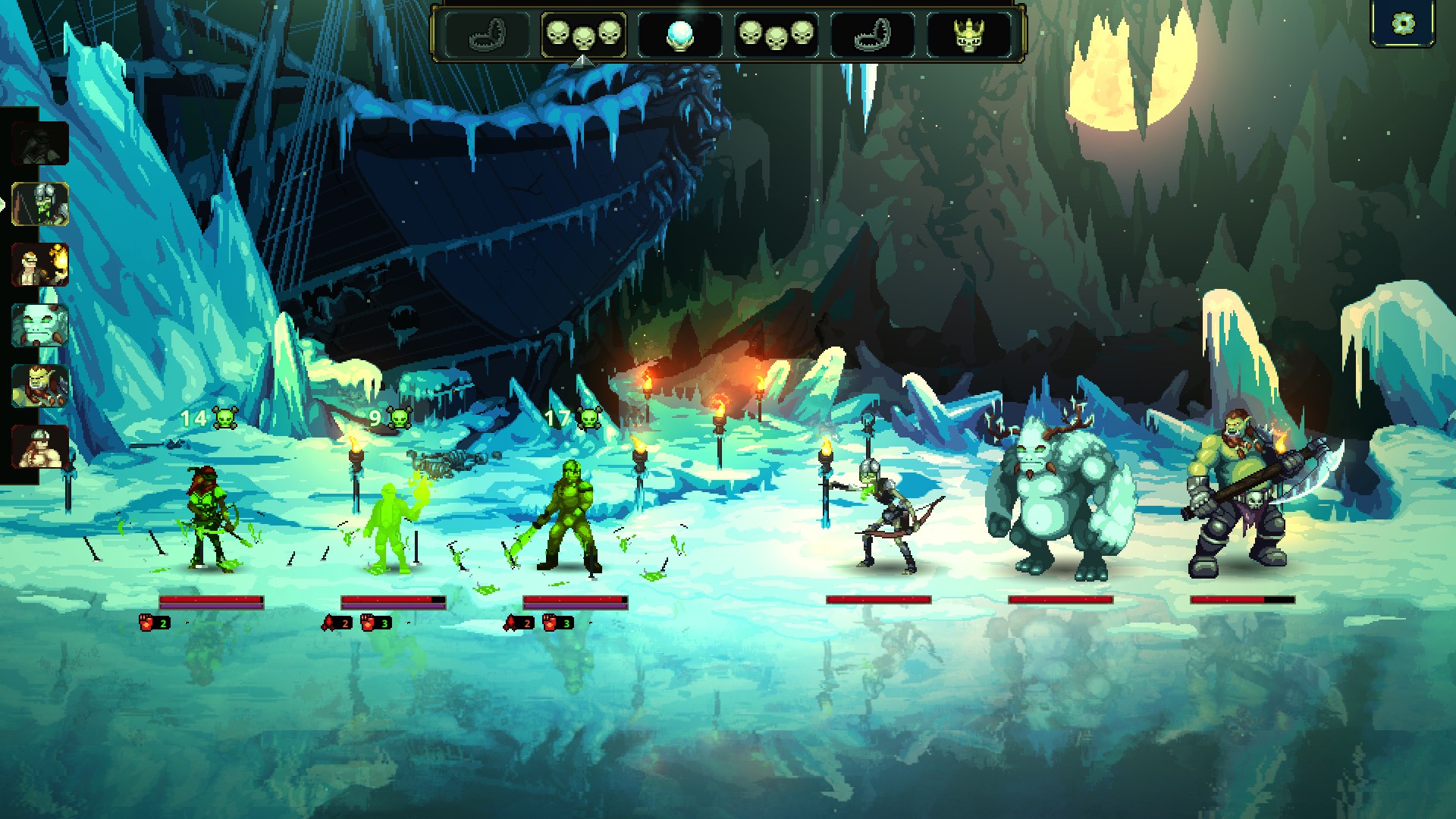This screenshot has width=1456, height=819.
Task: Click the darkened hooded figure portrait
Action: (x=40, y=143)
